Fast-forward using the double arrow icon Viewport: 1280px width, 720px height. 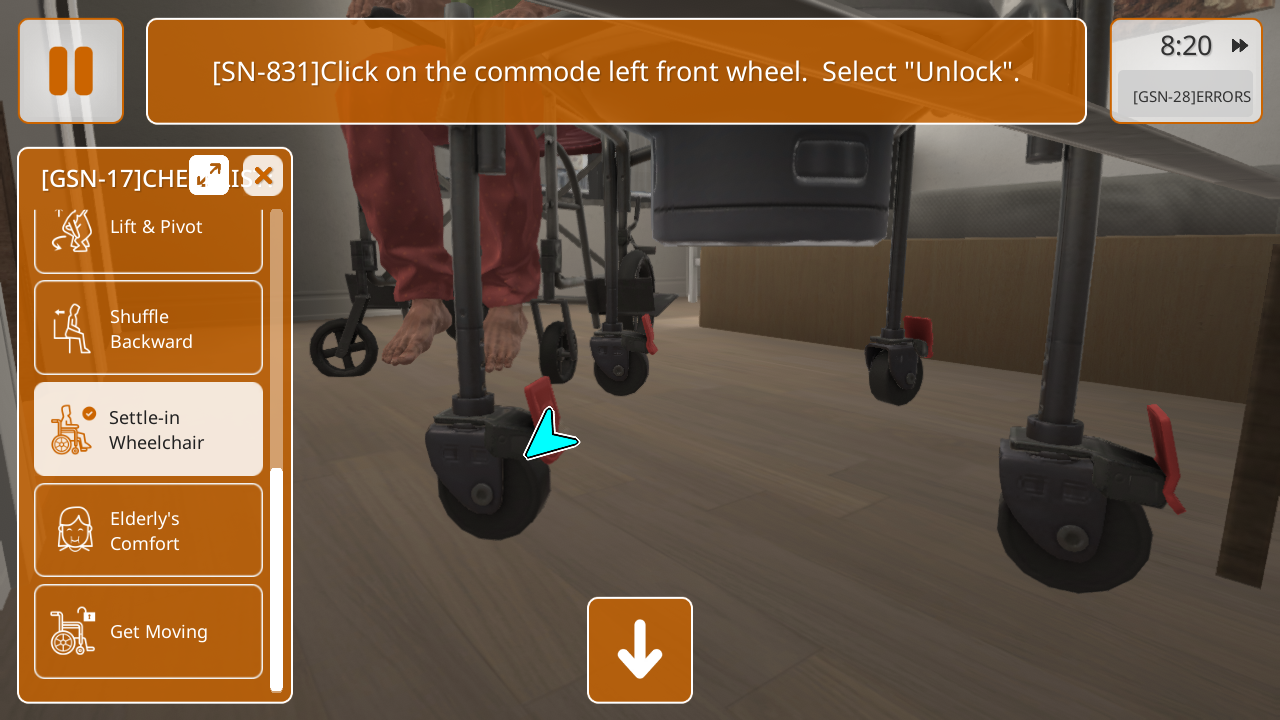pos(1240,45)
